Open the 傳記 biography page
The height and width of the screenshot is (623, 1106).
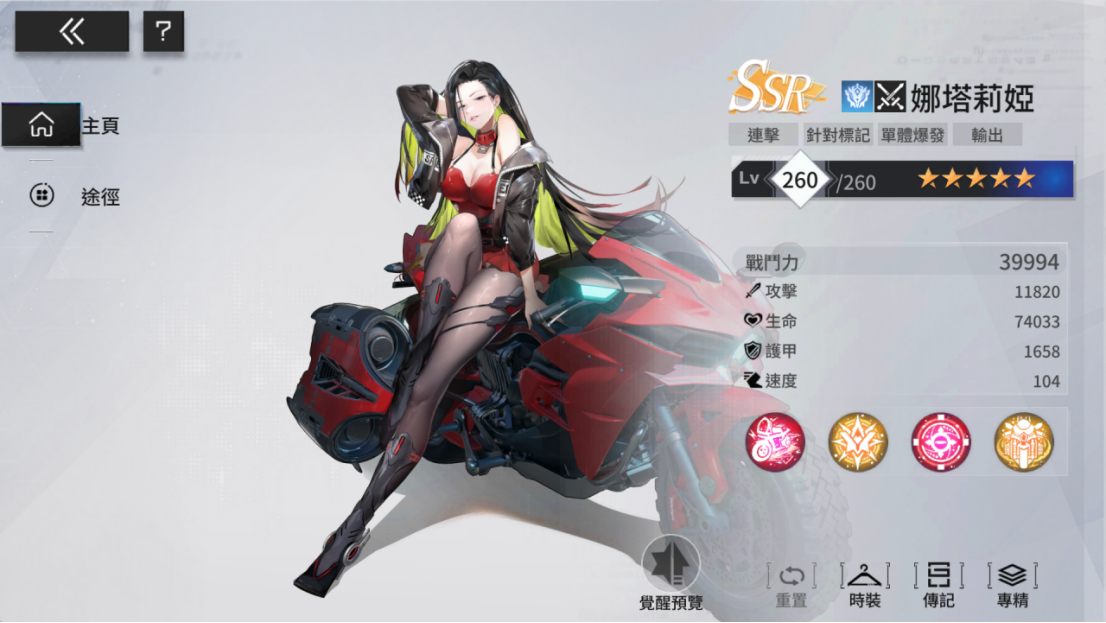point(938,586)
